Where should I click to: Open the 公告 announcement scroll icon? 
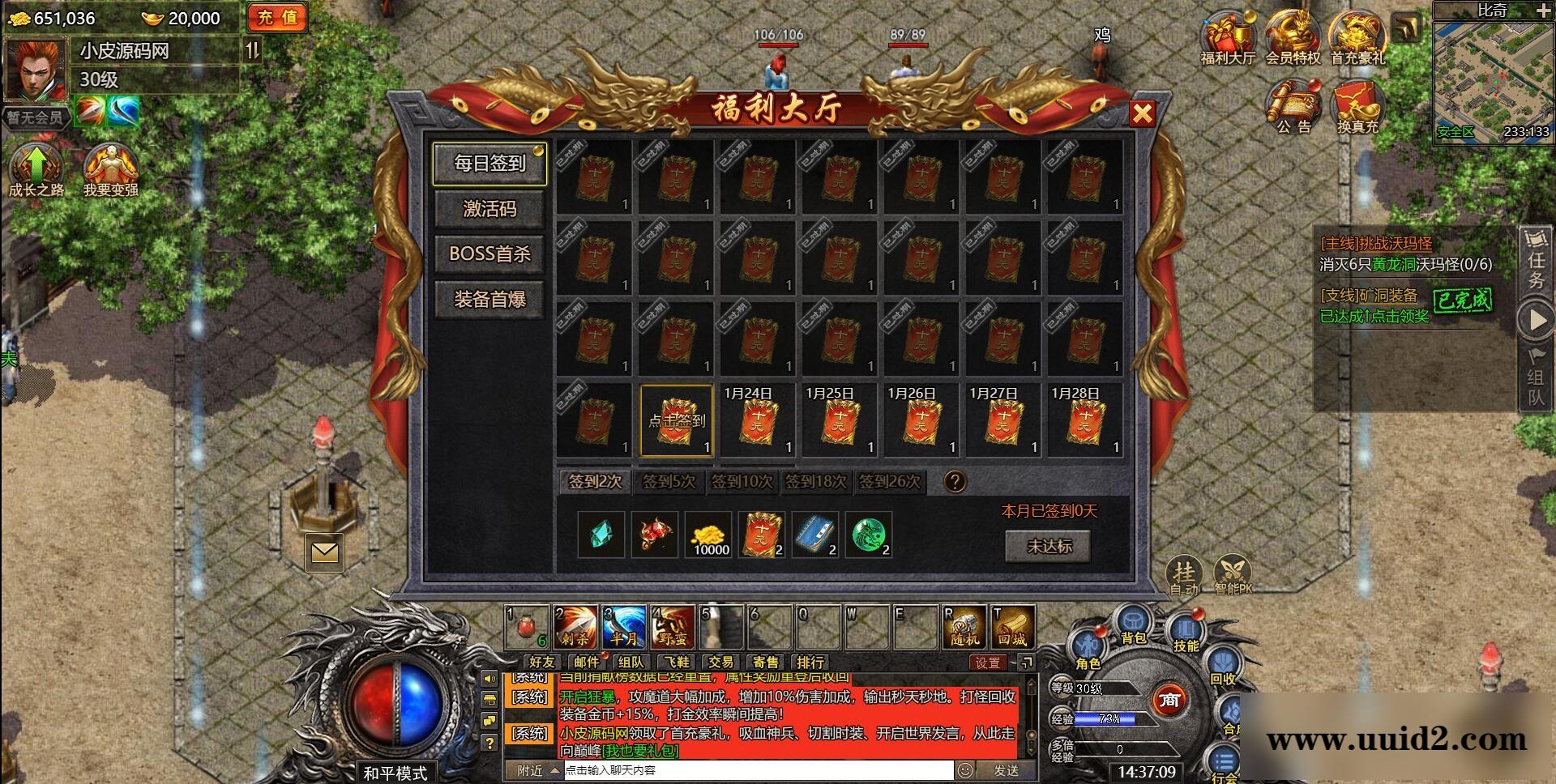pyautogui.click(x=1293, y=107)
